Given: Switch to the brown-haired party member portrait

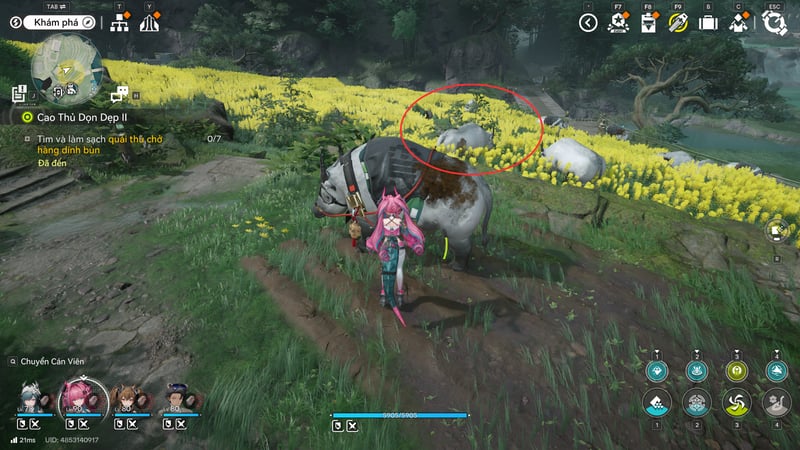Looking at the screenshot, I should [x=128, y=399].
